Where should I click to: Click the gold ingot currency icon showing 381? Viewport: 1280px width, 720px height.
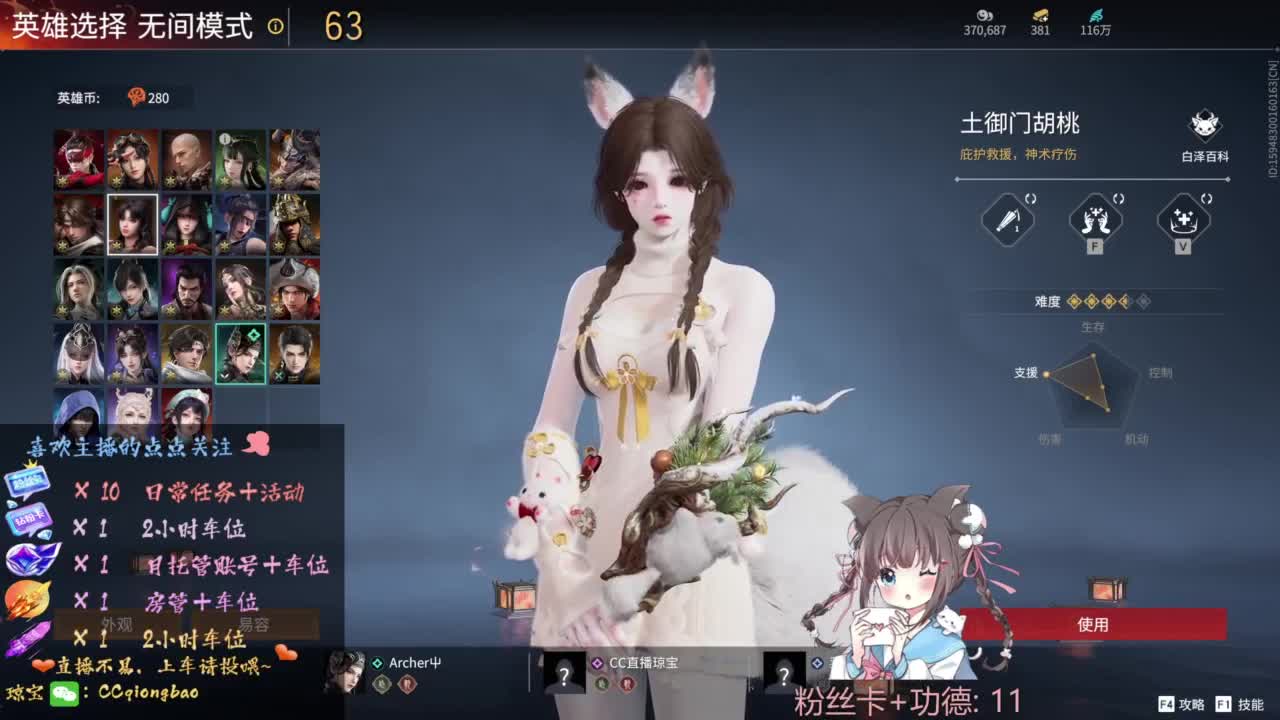(1037, 17)
